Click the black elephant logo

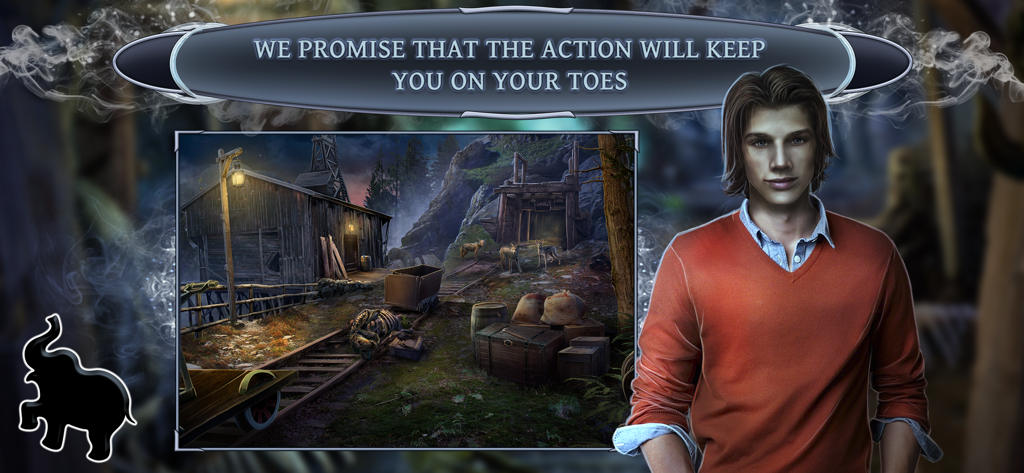click(72, 393)
